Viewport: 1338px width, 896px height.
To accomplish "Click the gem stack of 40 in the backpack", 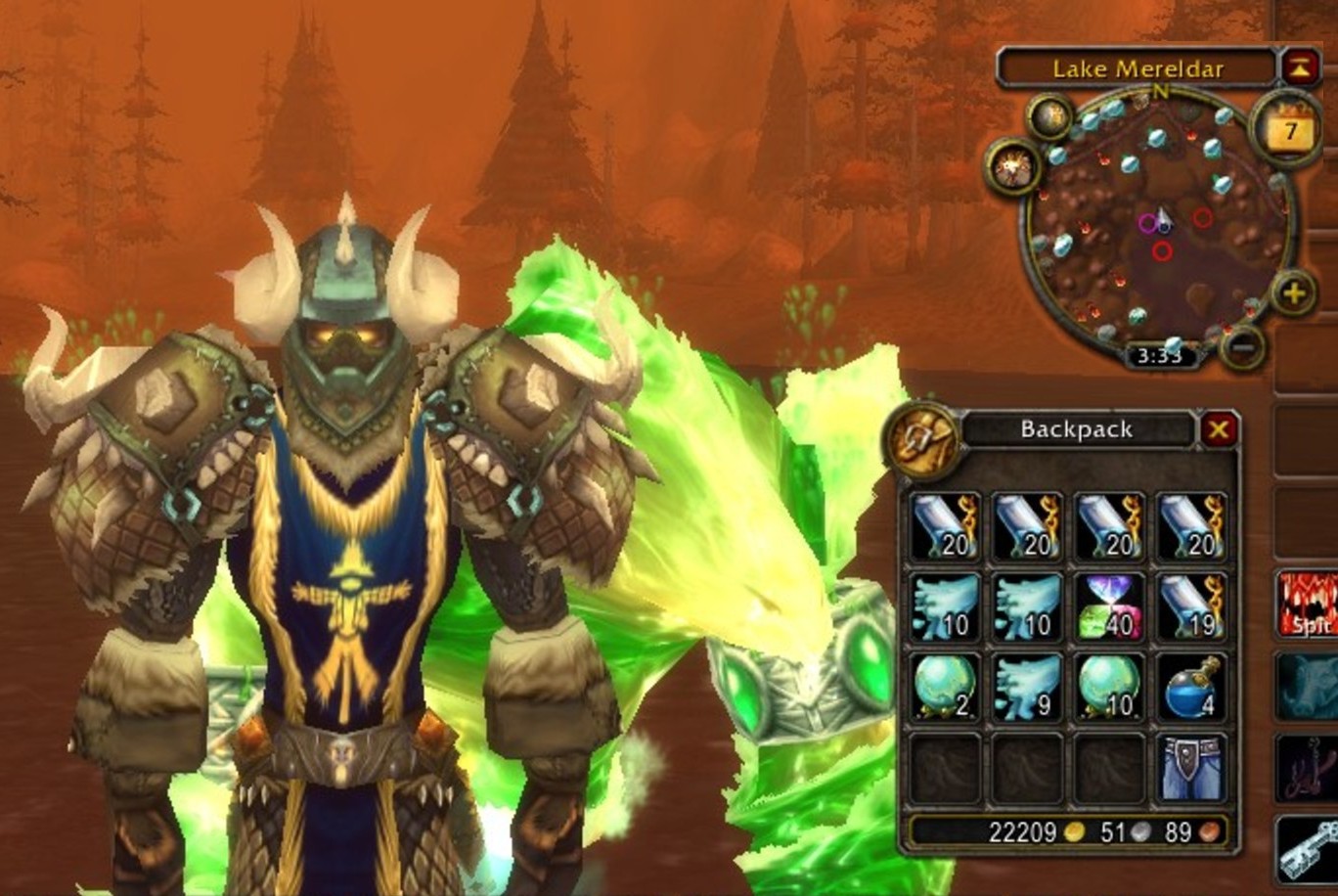I will click(1110, 608).
